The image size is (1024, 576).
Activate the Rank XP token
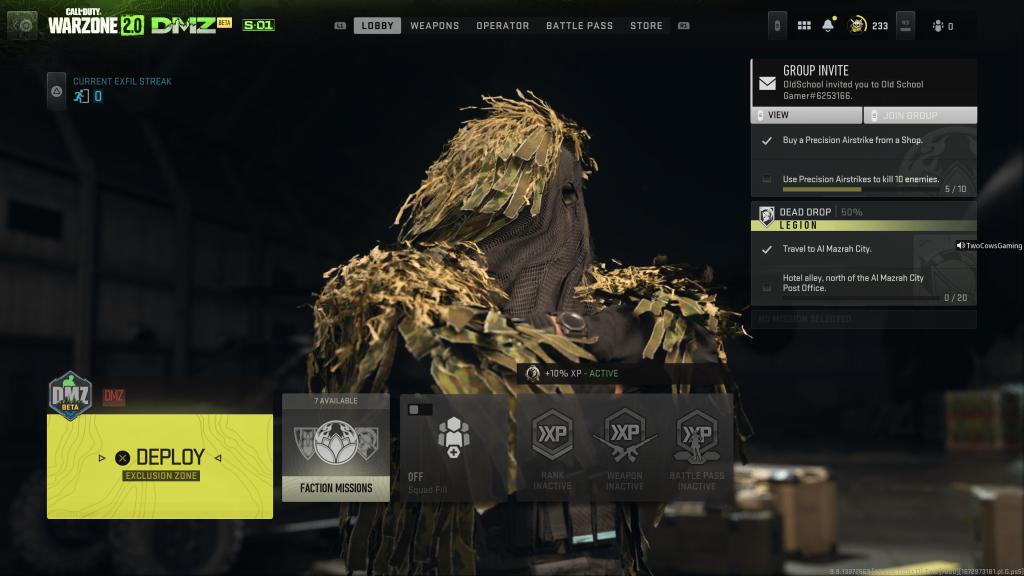click(552, 447)
